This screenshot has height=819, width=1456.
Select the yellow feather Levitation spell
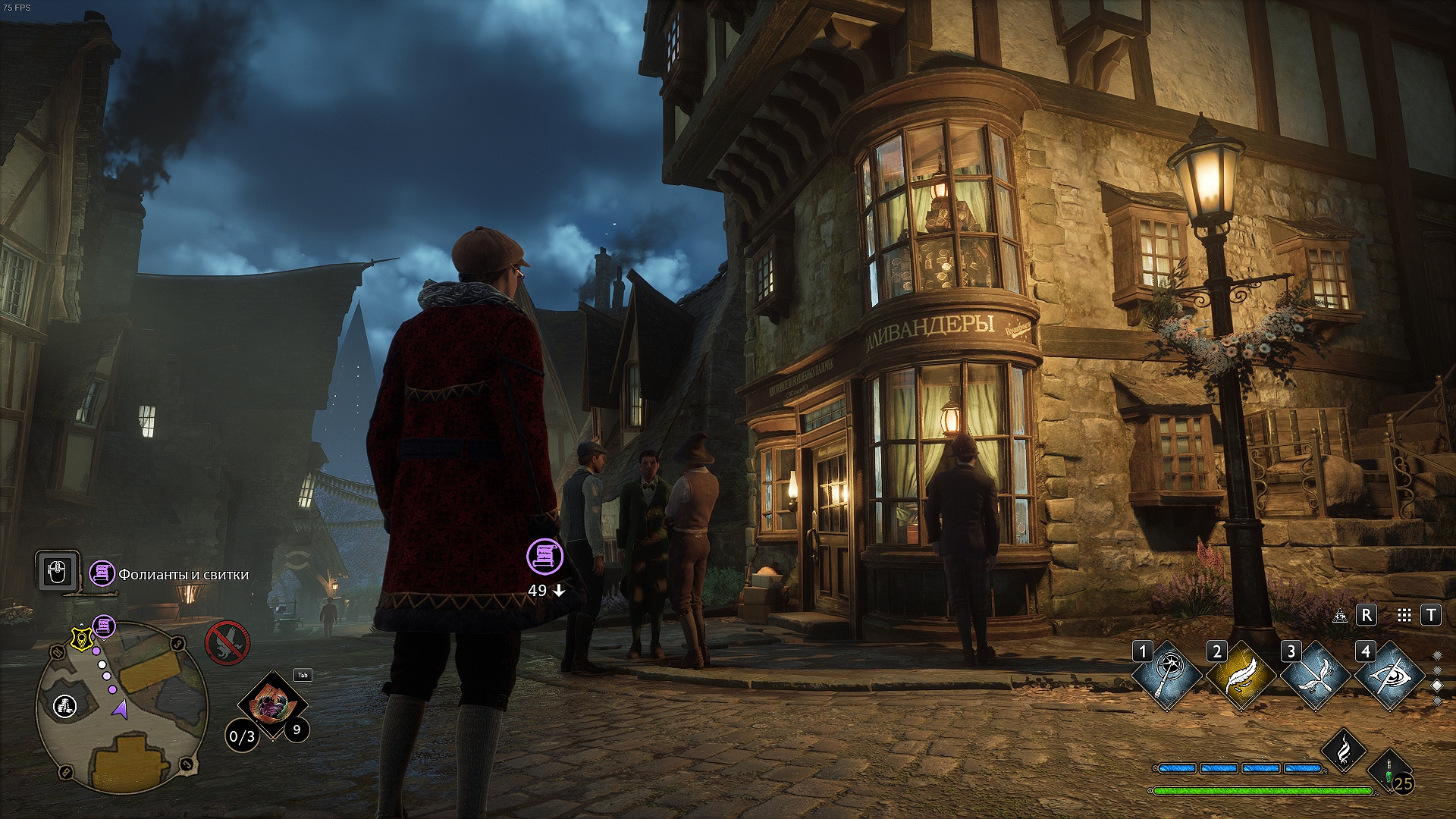click(1241, 676)
